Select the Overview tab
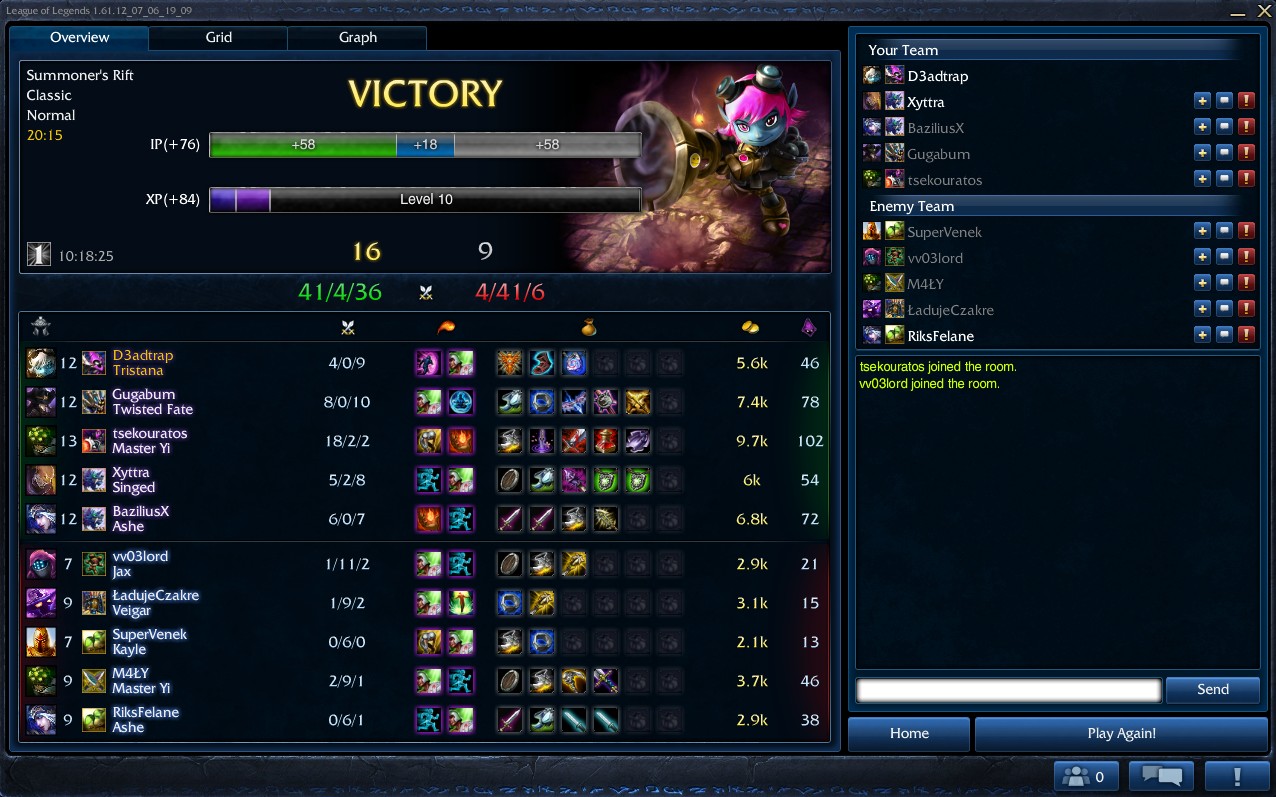1276x797 pixels. pos(80,38)
